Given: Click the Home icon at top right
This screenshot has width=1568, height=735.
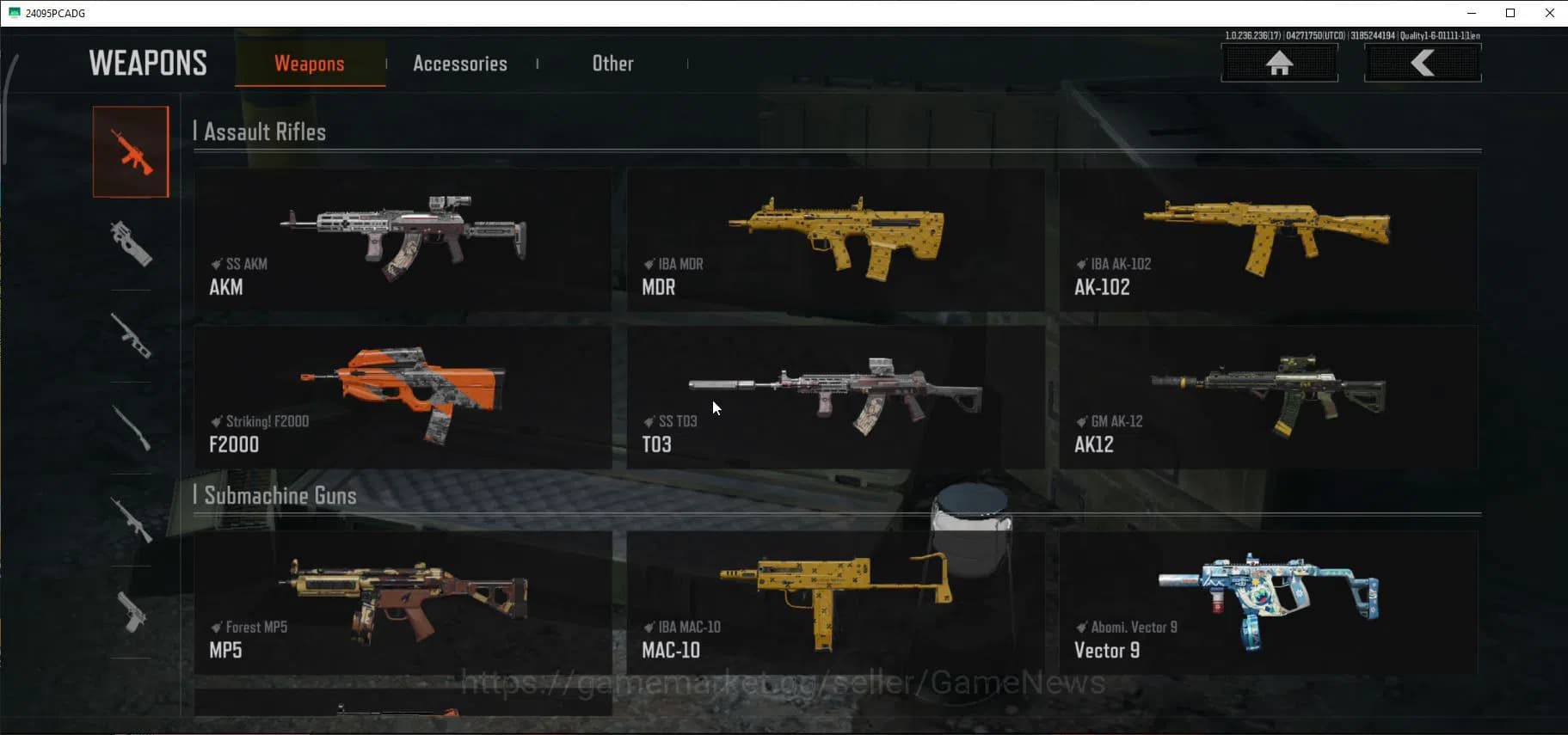Looking at the screenshot, I should (x=1279, y=63).
